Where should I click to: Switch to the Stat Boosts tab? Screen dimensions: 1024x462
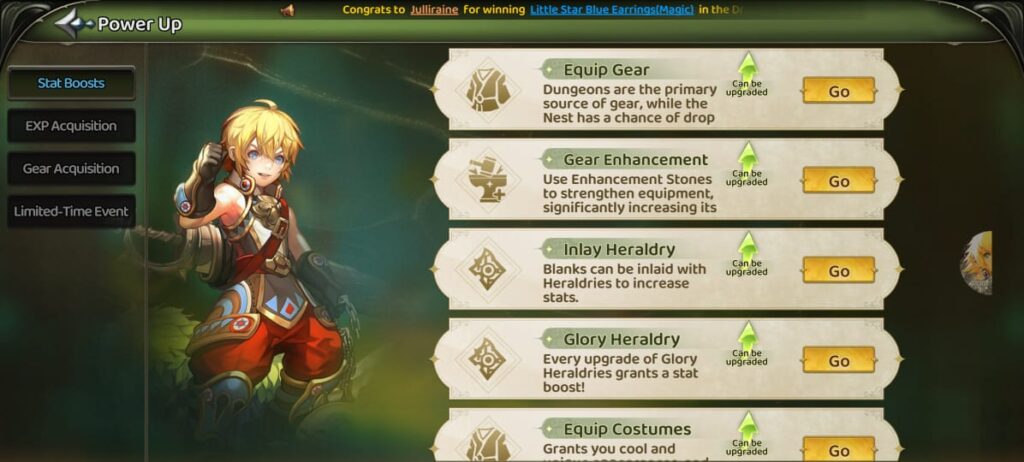(71, 83)
